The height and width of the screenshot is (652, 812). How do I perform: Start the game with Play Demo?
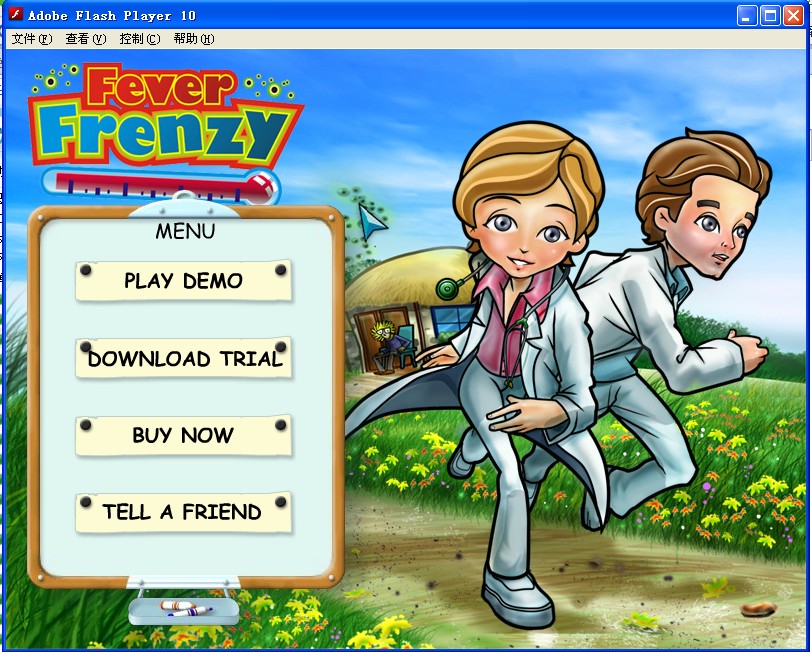[x=183, y=281]
